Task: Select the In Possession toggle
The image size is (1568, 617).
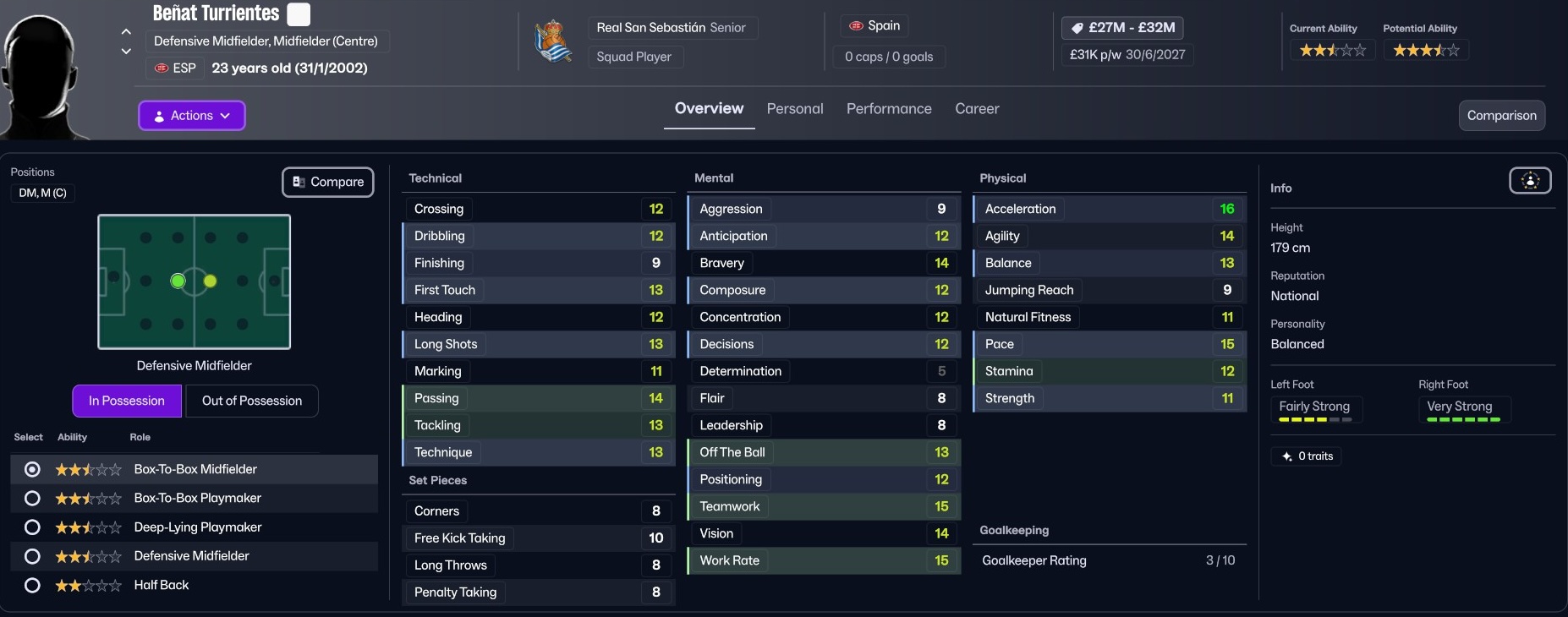Action: (127, 401)
